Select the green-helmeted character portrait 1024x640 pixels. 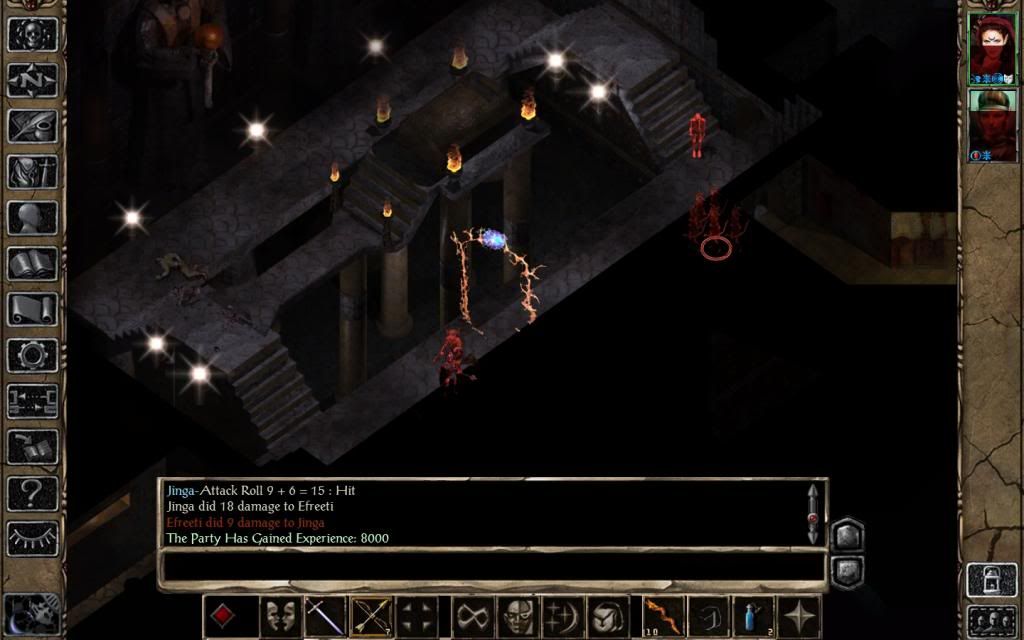tap(992, 125)
